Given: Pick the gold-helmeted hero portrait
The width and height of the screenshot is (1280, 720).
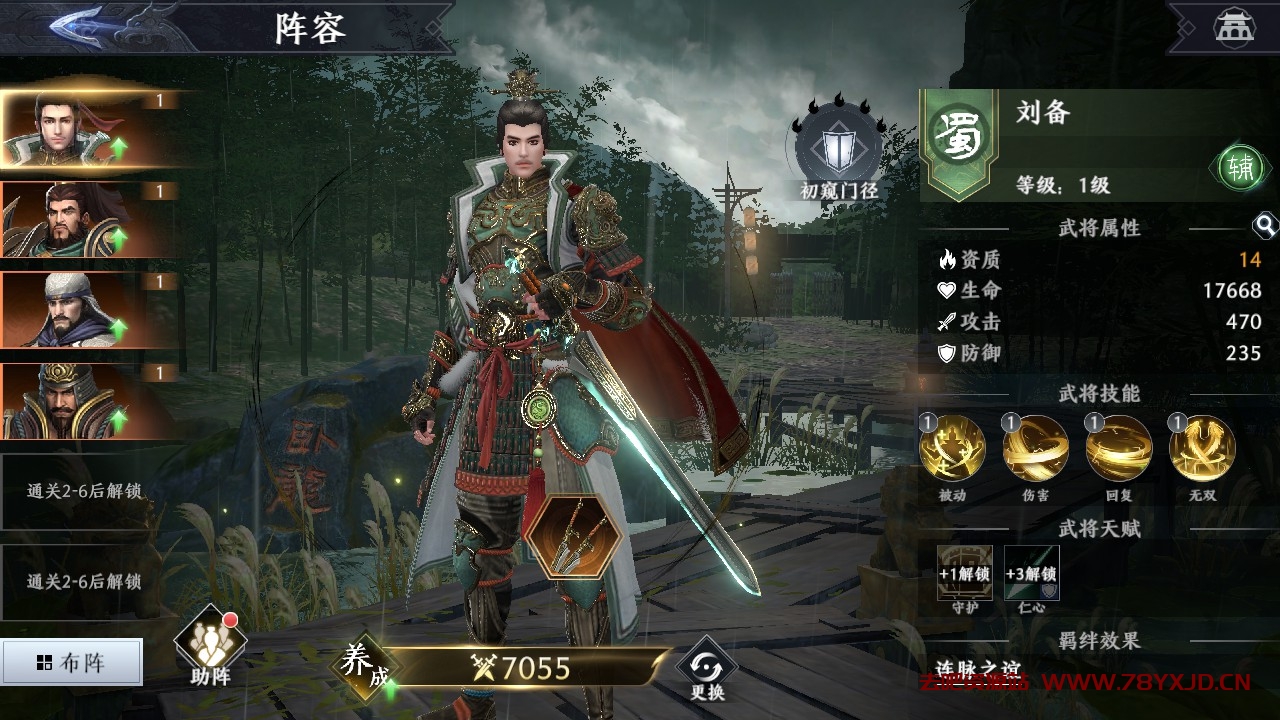Looking at the screenshot, I should click(x=90, y=401).
